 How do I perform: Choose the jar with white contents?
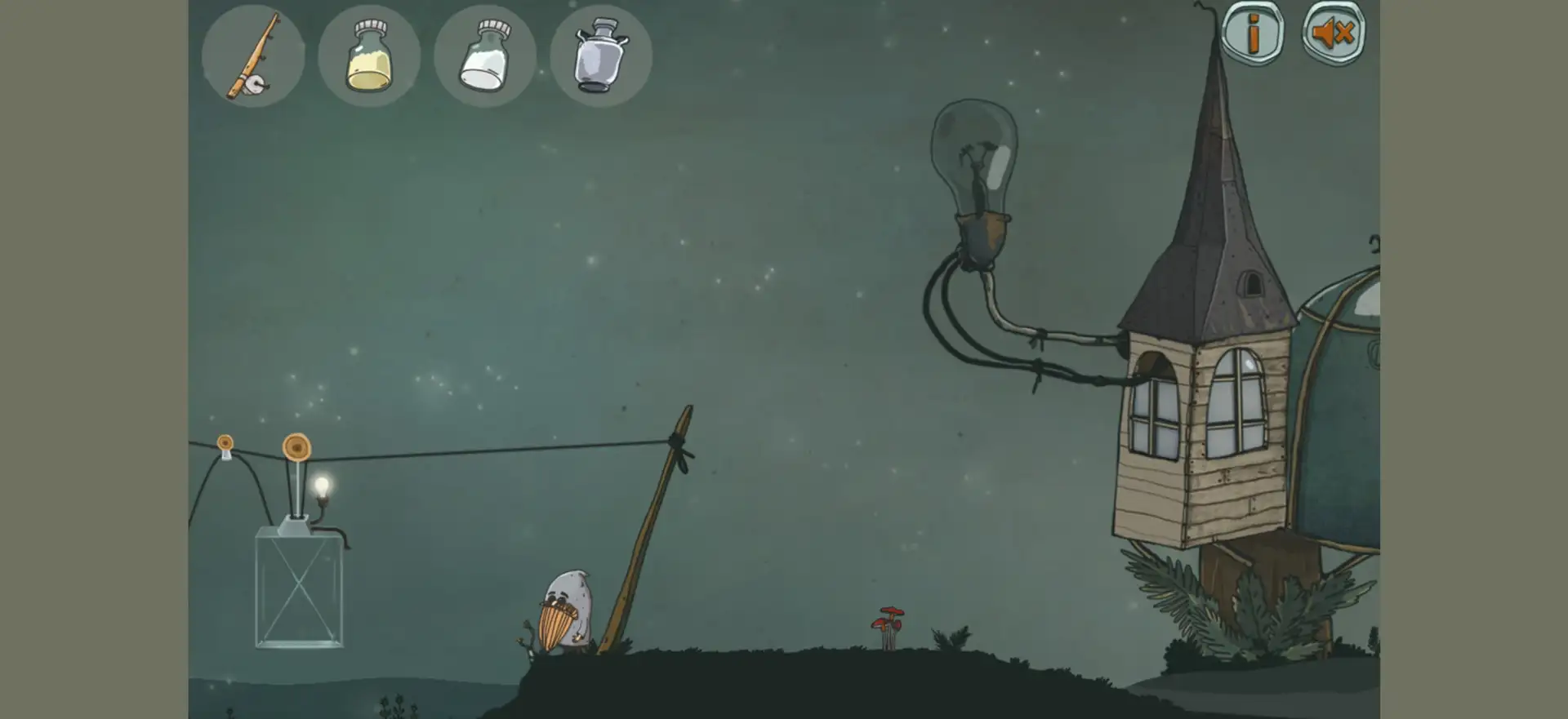click(485, 55)
